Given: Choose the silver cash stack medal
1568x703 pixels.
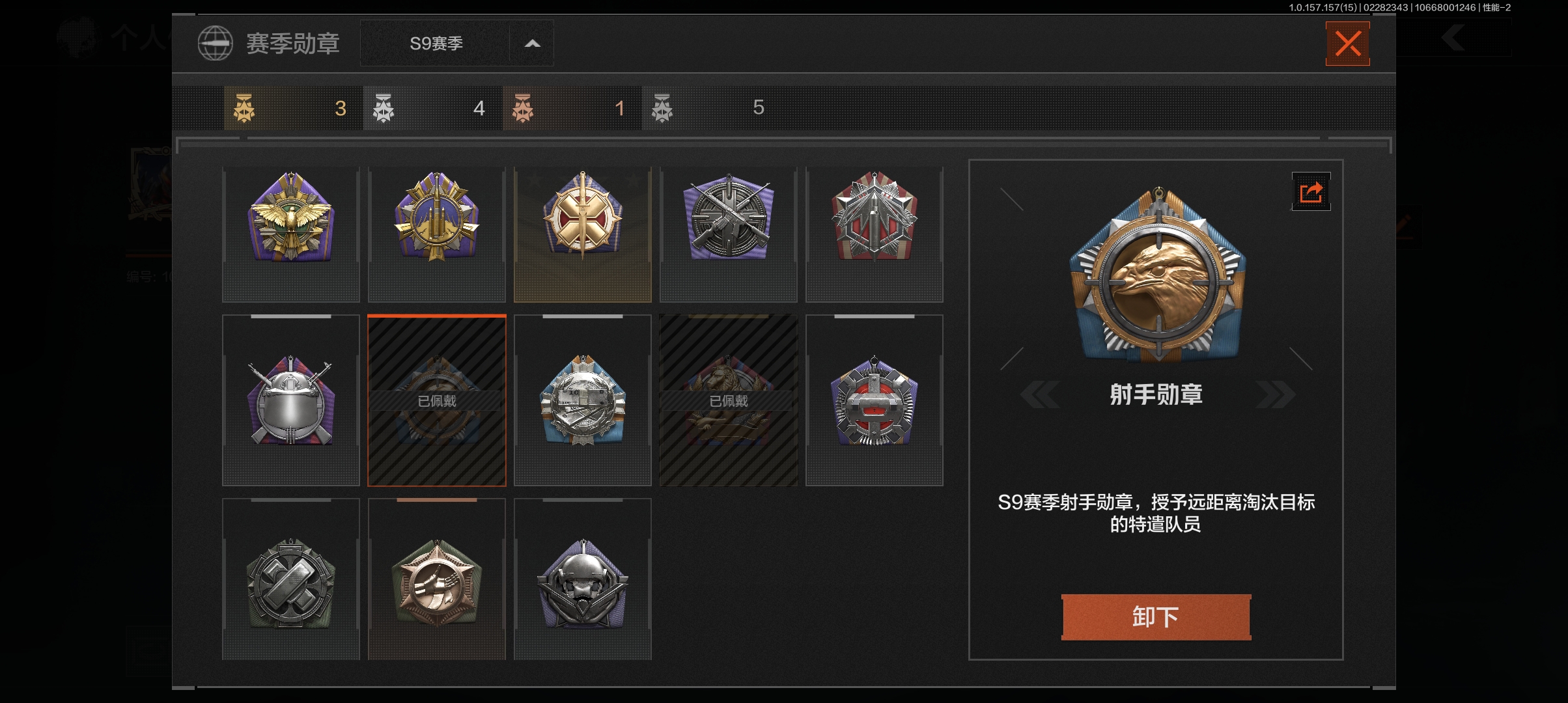Looking at the screenshot, I should (583, 400).
